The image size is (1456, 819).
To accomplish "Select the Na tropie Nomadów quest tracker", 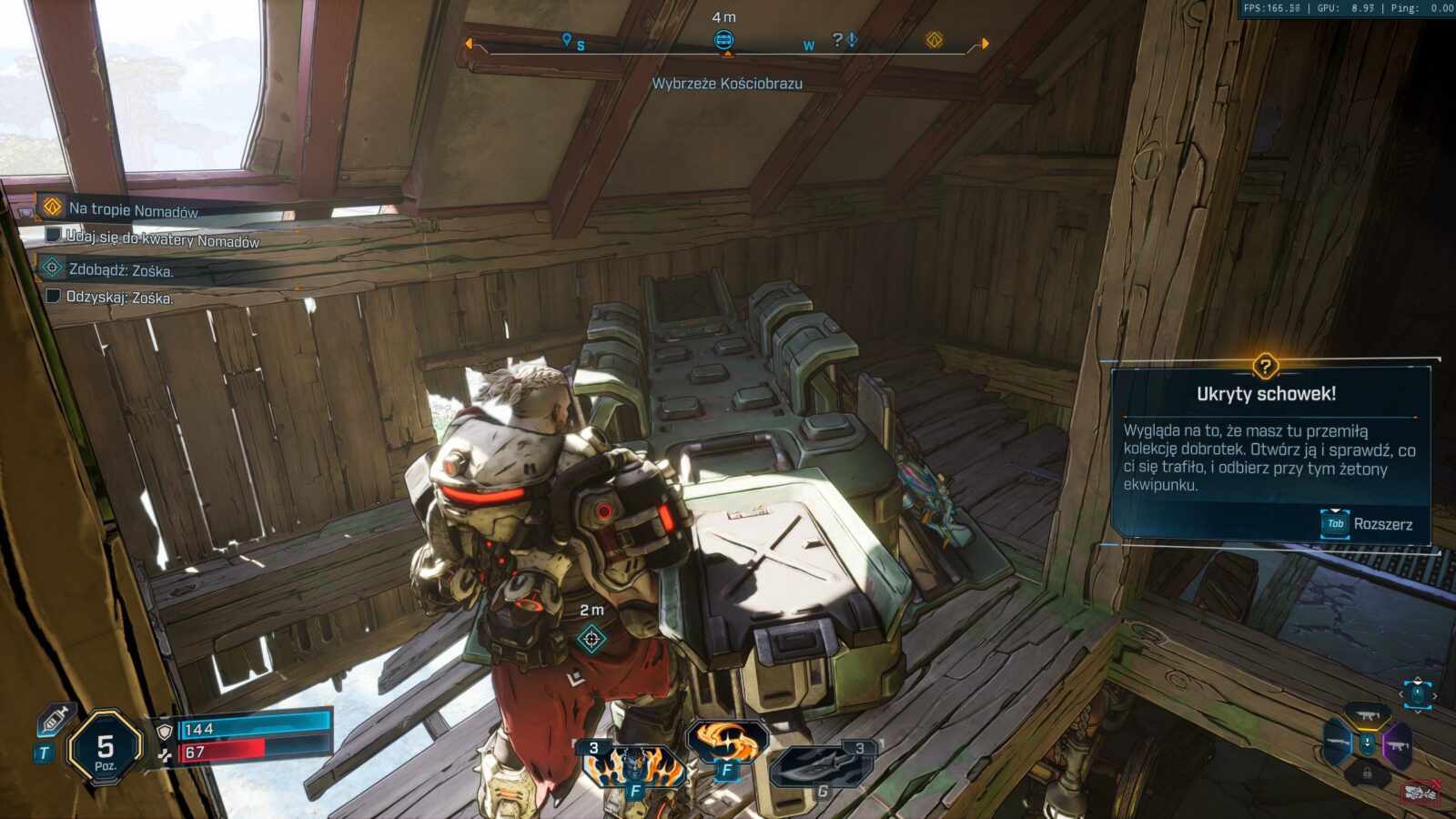I will pyautogui.click(x=133, y=209).
